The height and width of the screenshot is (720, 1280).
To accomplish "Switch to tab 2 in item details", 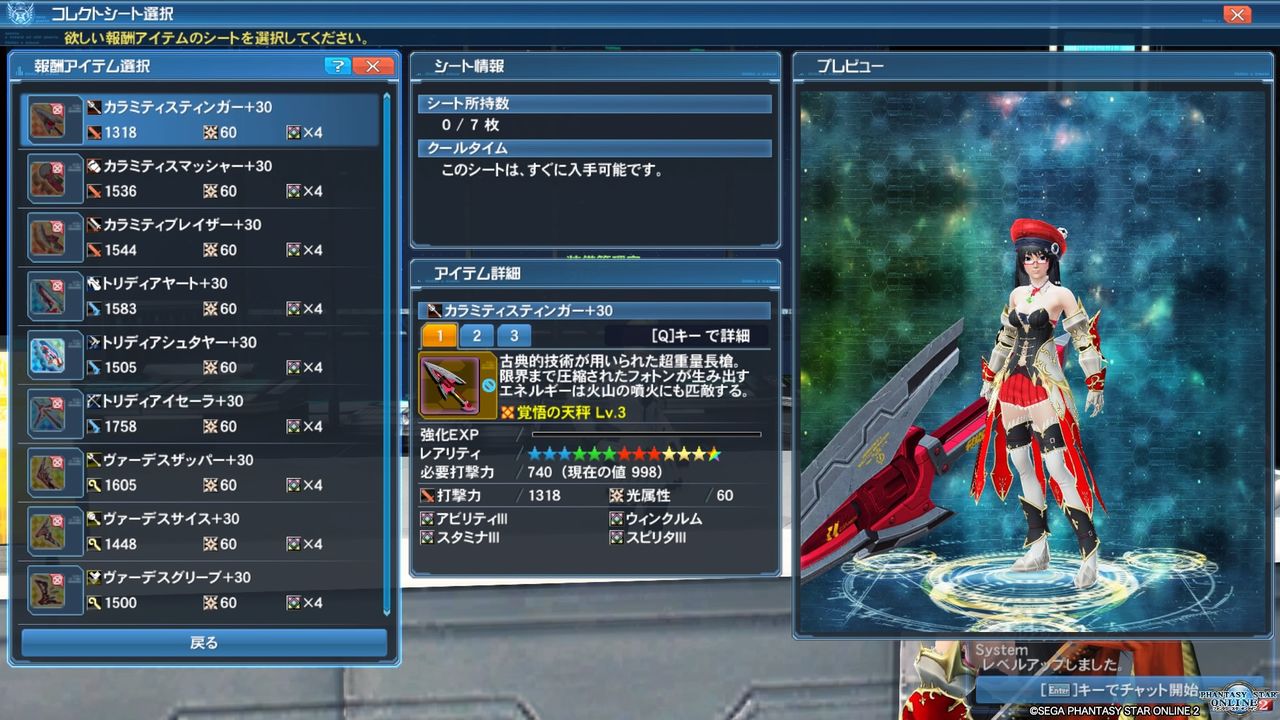I will [477, 335].
